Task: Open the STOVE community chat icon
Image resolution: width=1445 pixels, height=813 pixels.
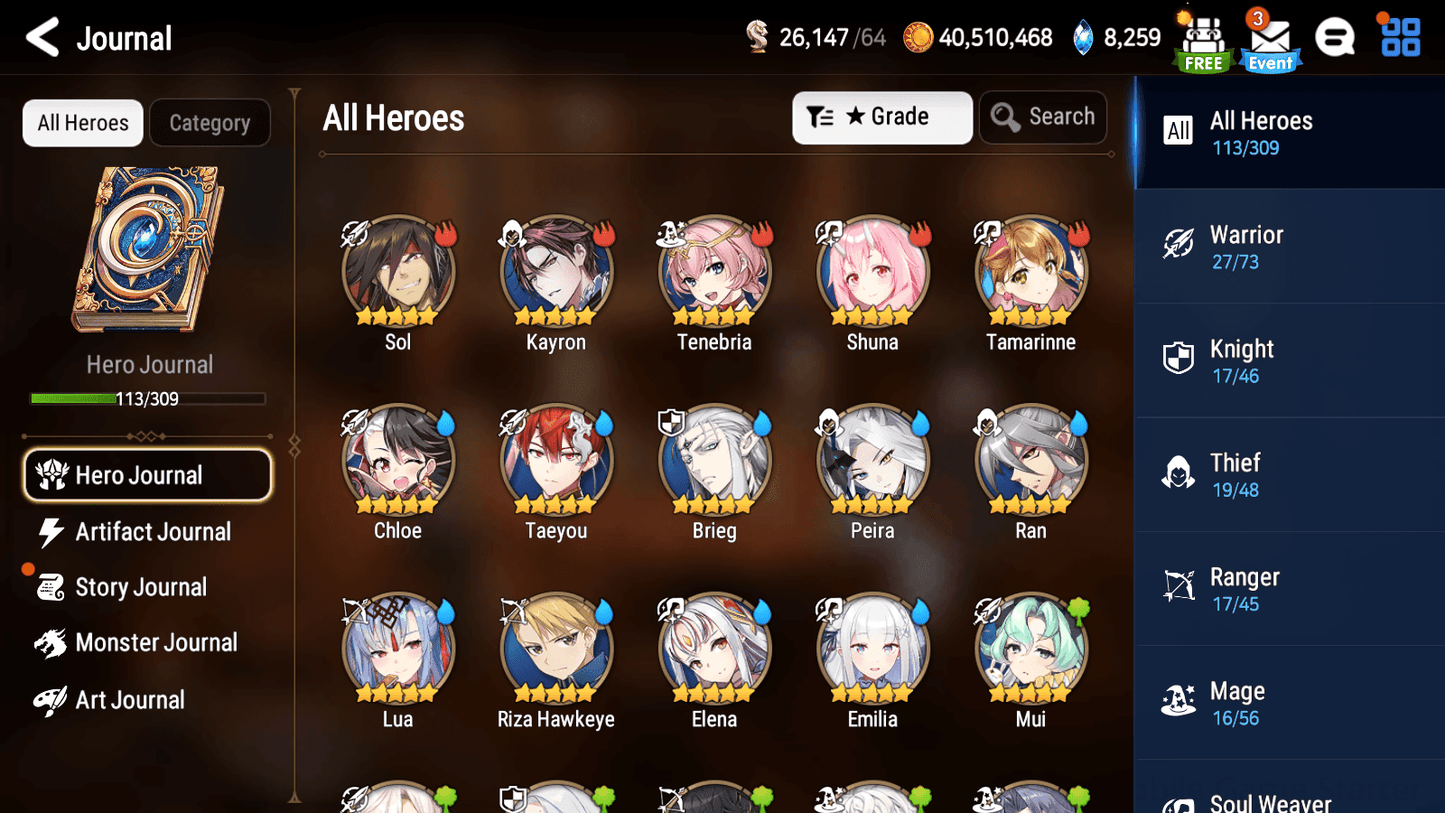Action: (1335, 36)
